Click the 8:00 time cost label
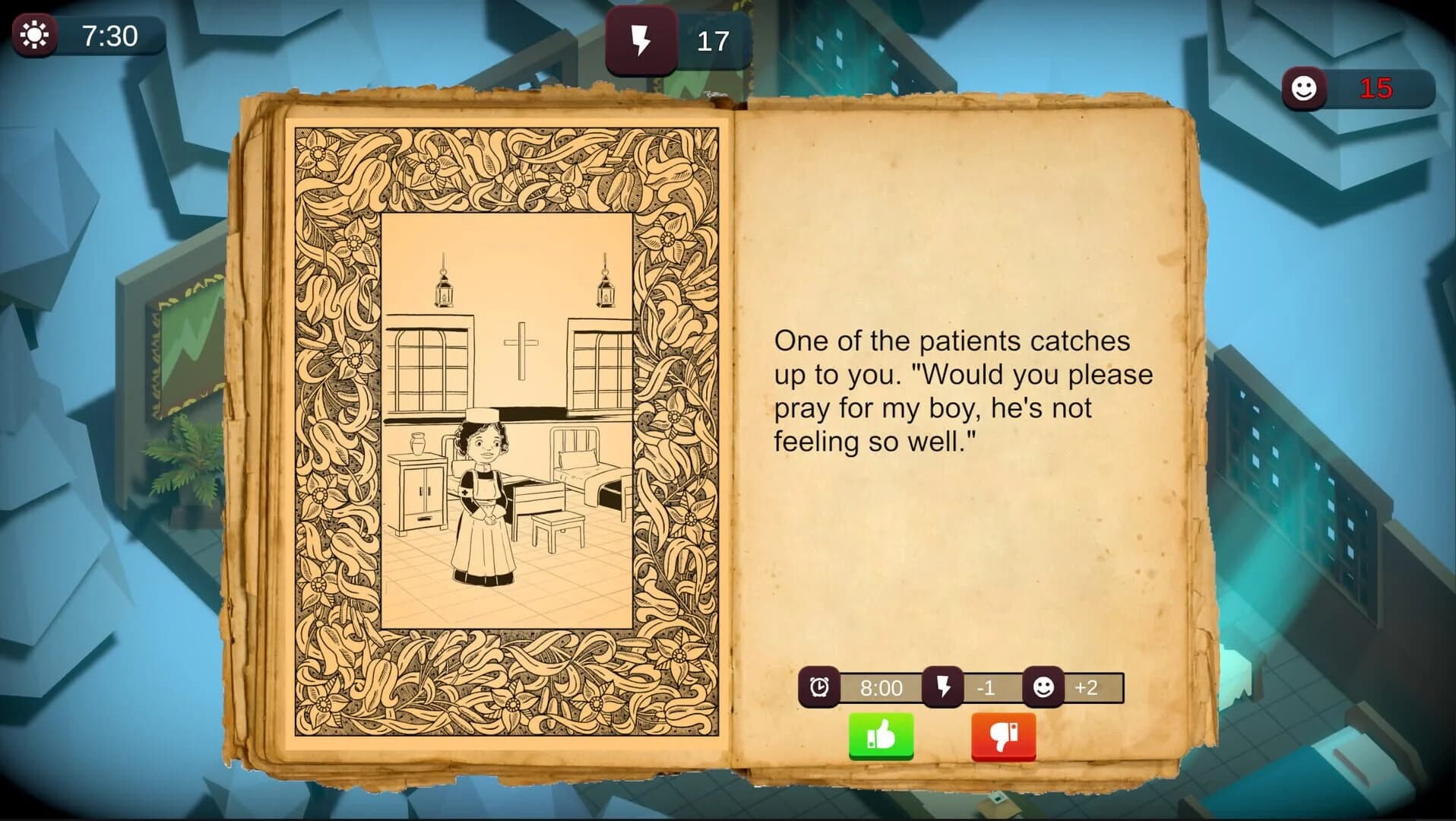This screenshot has height=821, width=1456. (x=880, y=688)
